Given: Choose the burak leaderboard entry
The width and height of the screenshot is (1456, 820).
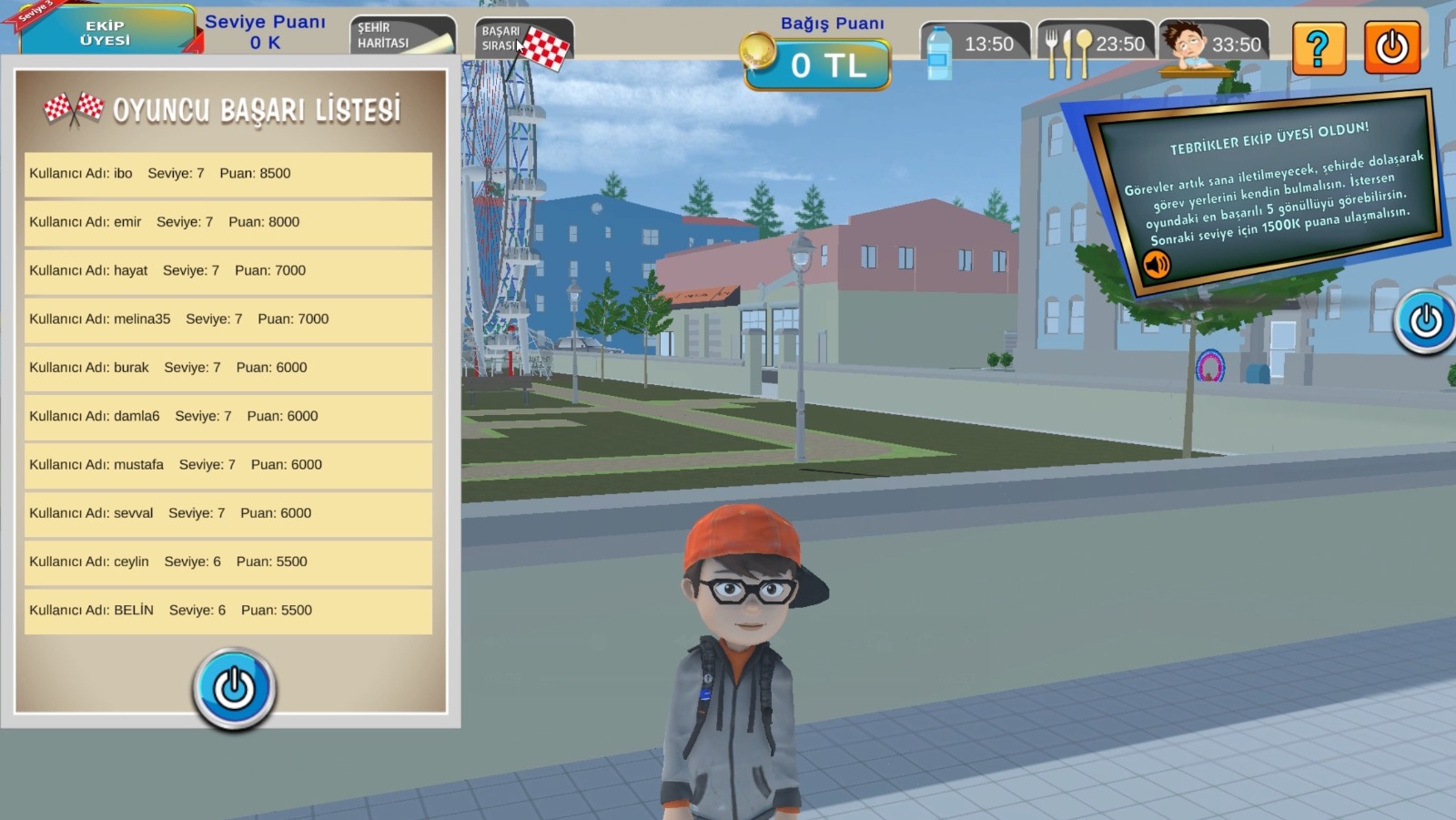Looking at the screenshot, I should pos(227,368).
